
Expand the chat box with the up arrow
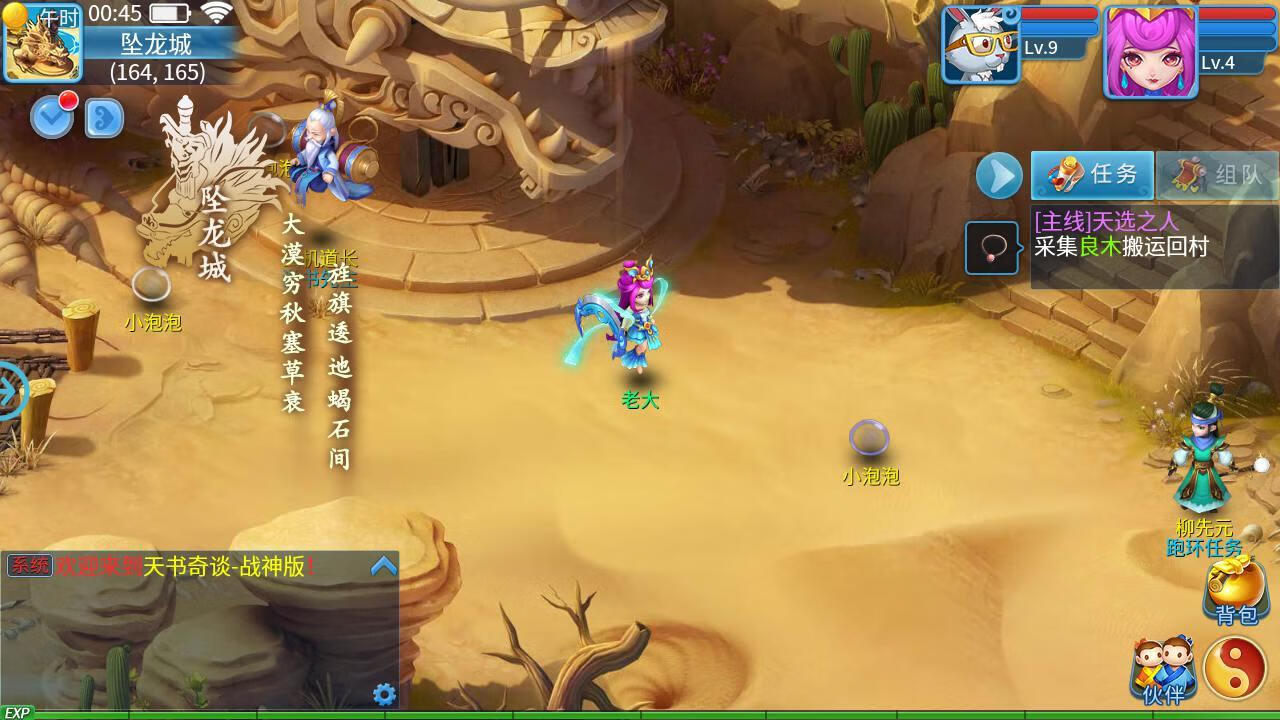coord(384,567)
